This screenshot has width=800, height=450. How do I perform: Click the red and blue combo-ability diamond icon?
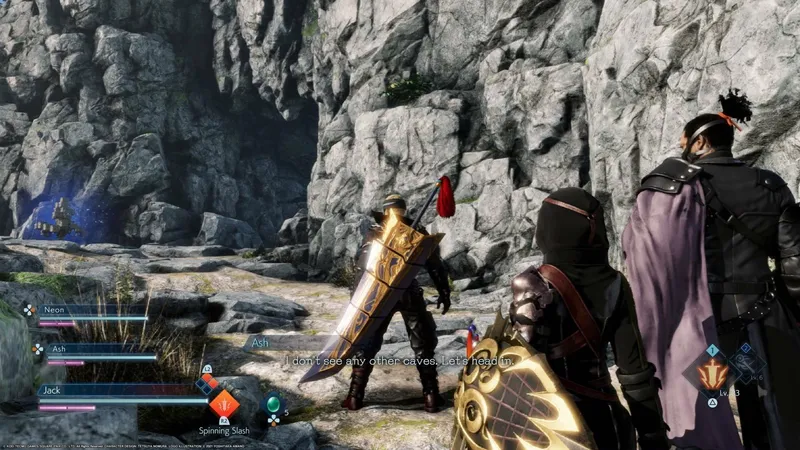click(206, 383)
